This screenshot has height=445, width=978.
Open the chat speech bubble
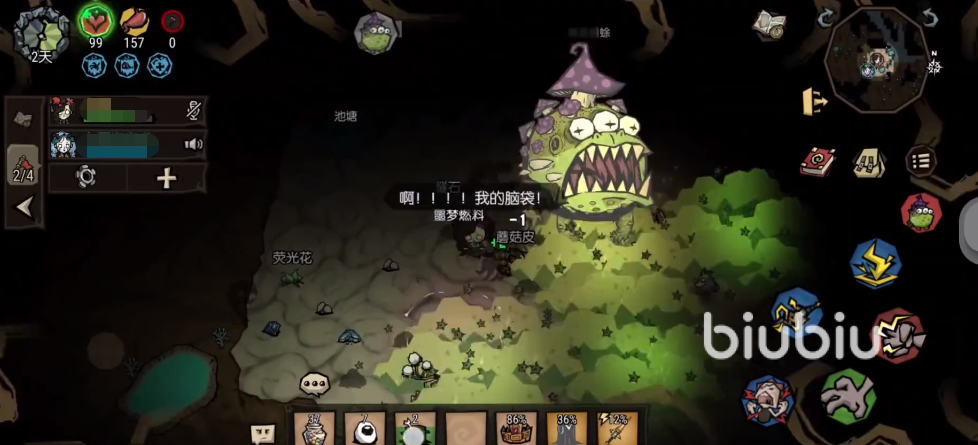coord(315,383)
